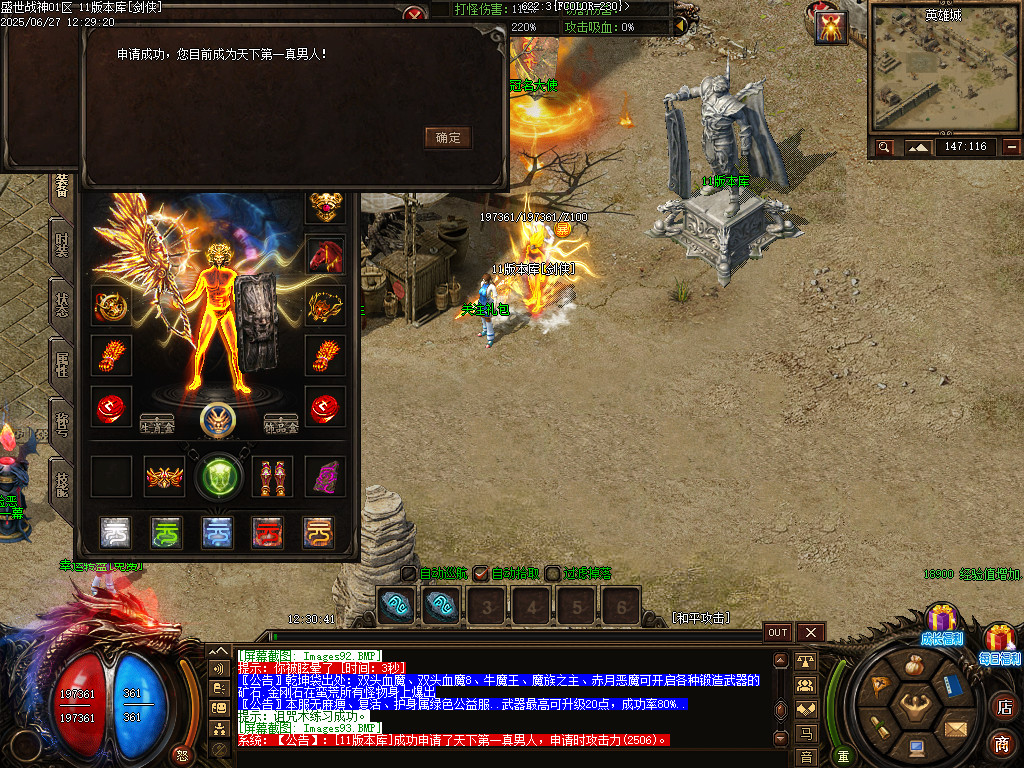Confirm the dialog with the 确定 button

tap(448, 138)
